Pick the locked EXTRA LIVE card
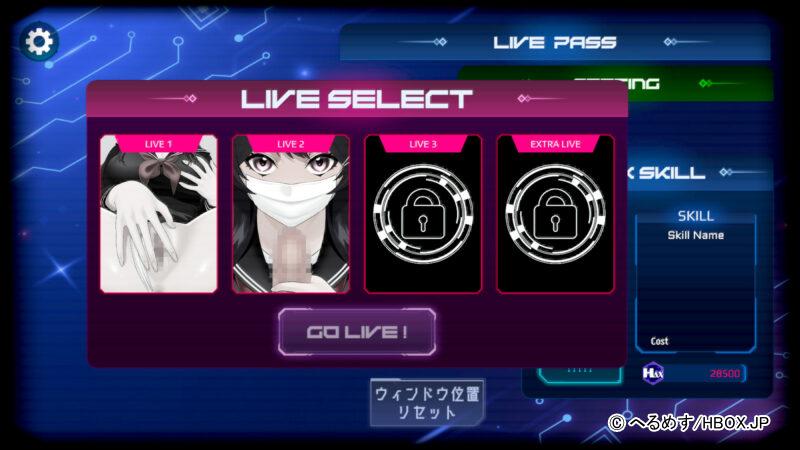This screenshot has height=450, width=800. tap(555, 213)
